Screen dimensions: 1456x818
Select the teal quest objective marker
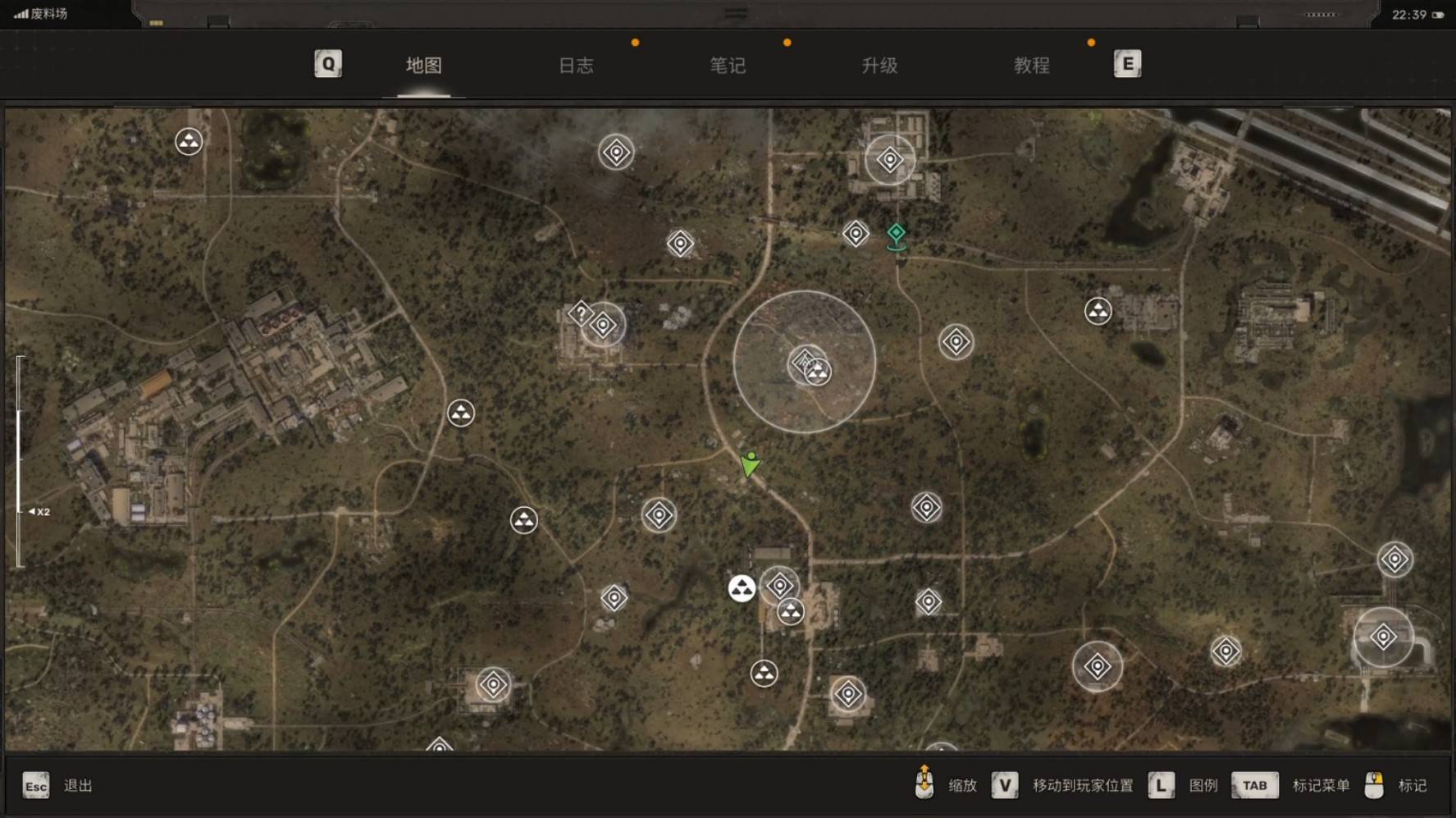click(897, 235)
